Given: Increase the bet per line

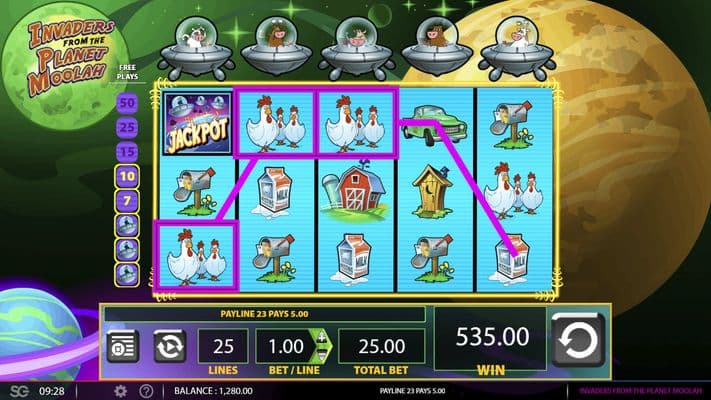Looking at the screenshot, I should click(x=322, y=336).
